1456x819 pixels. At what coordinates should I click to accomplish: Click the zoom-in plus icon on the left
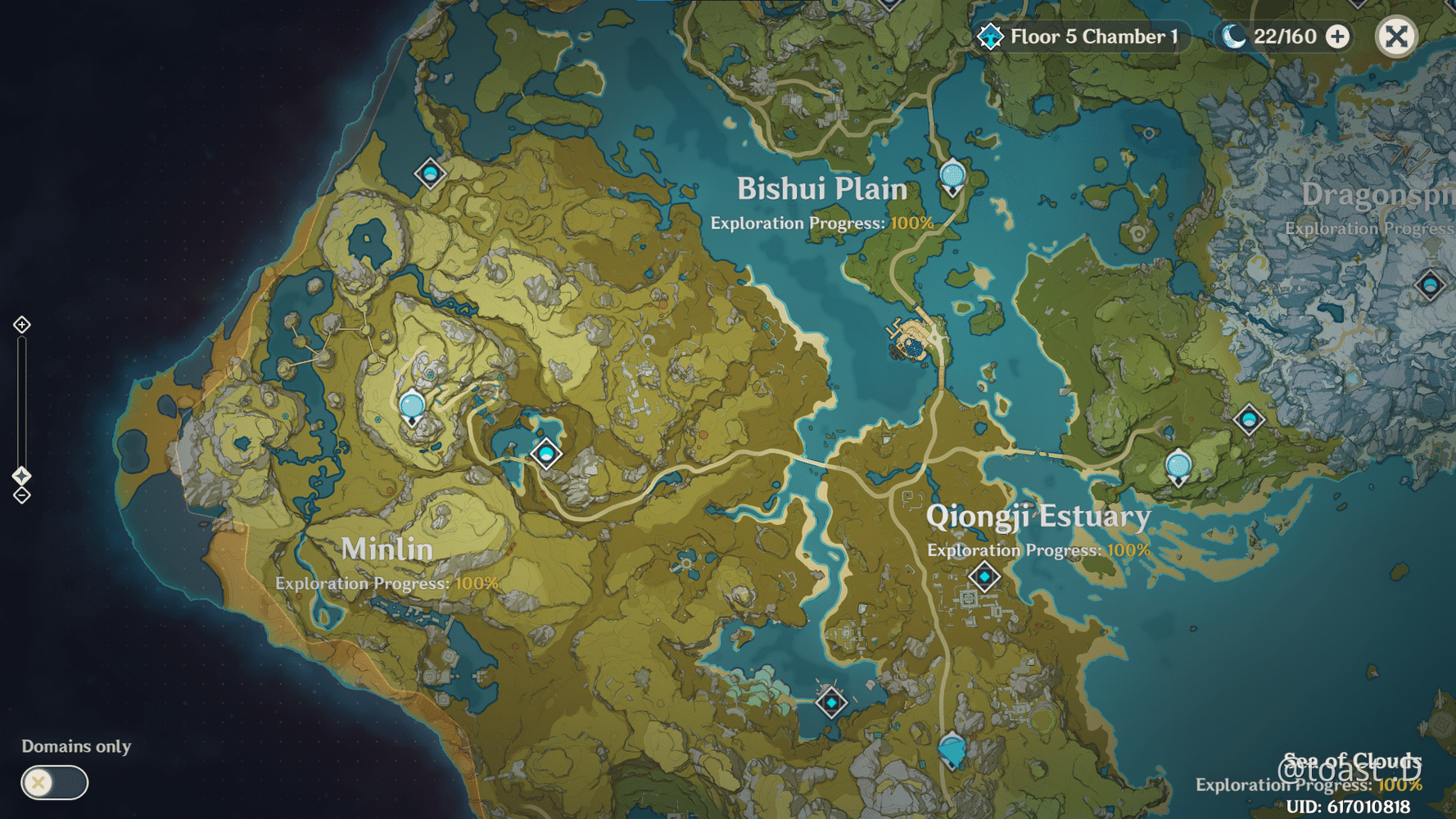[21, 325]
